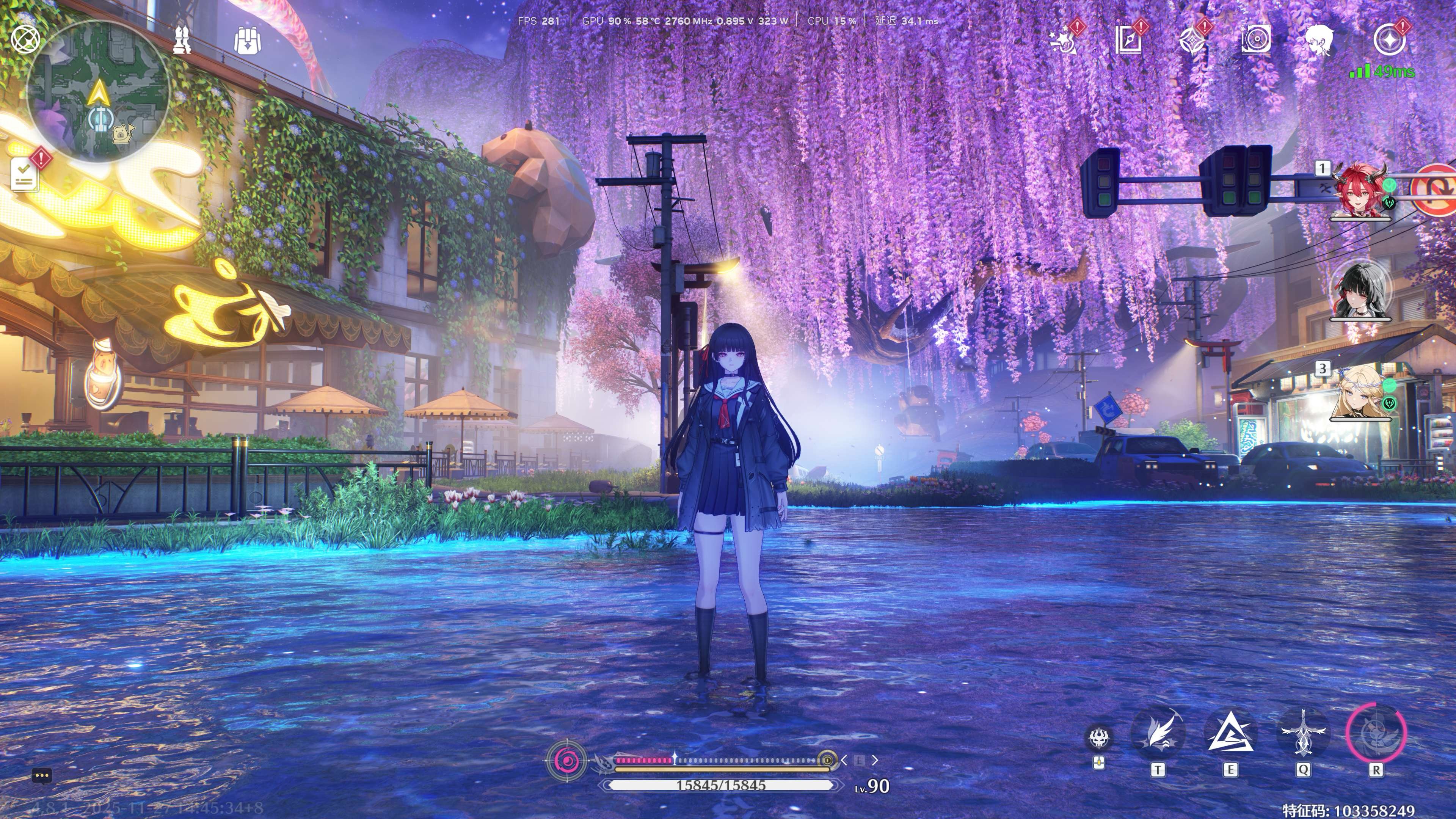1456x819 pixels.
Task: Open the circular star menu icon
Action: (x=1390, y=40)
